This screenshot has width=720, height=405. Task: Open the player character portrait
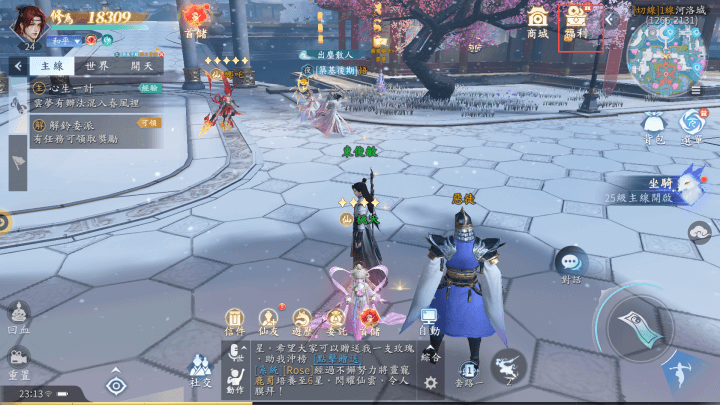click(27, 22)
